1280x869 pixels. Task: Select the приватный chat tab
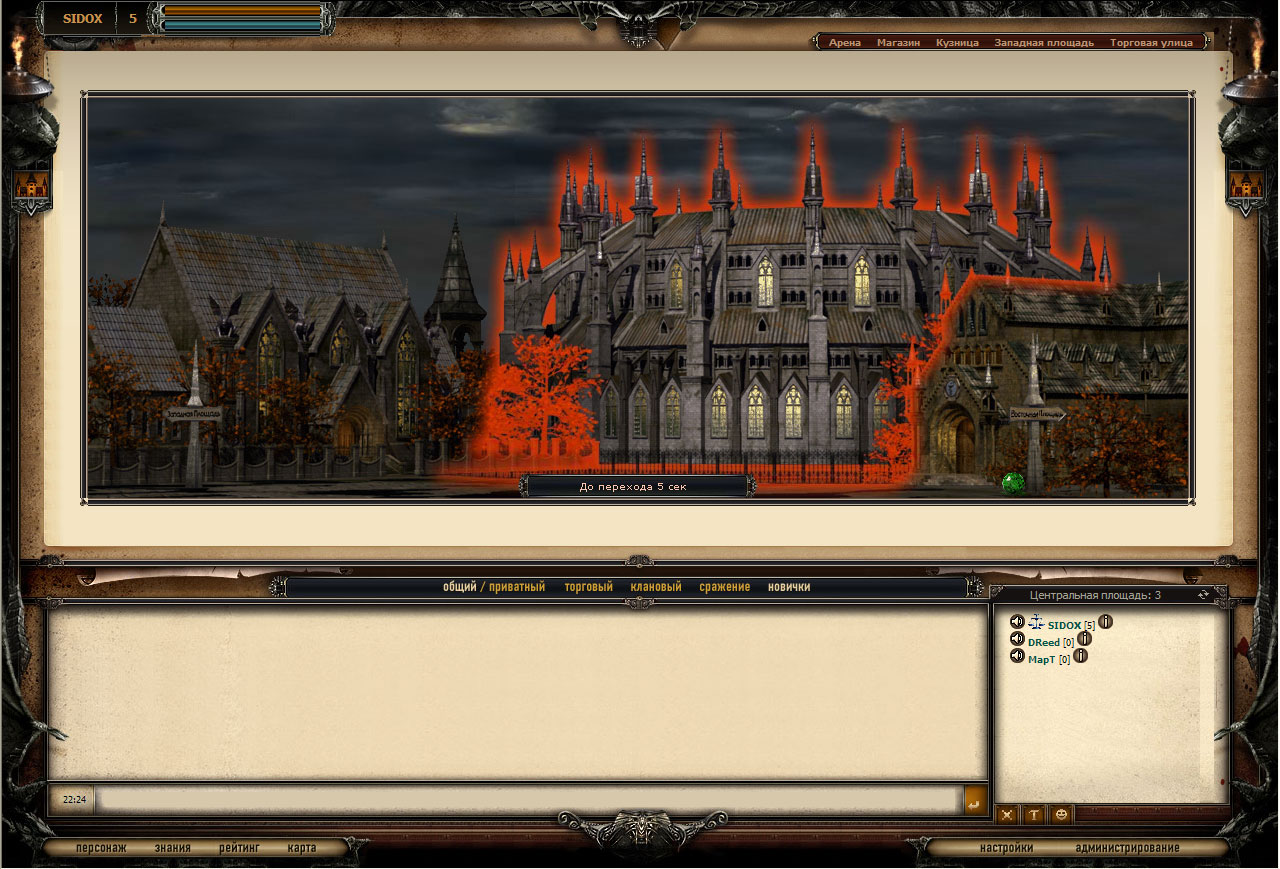point(517,587)
